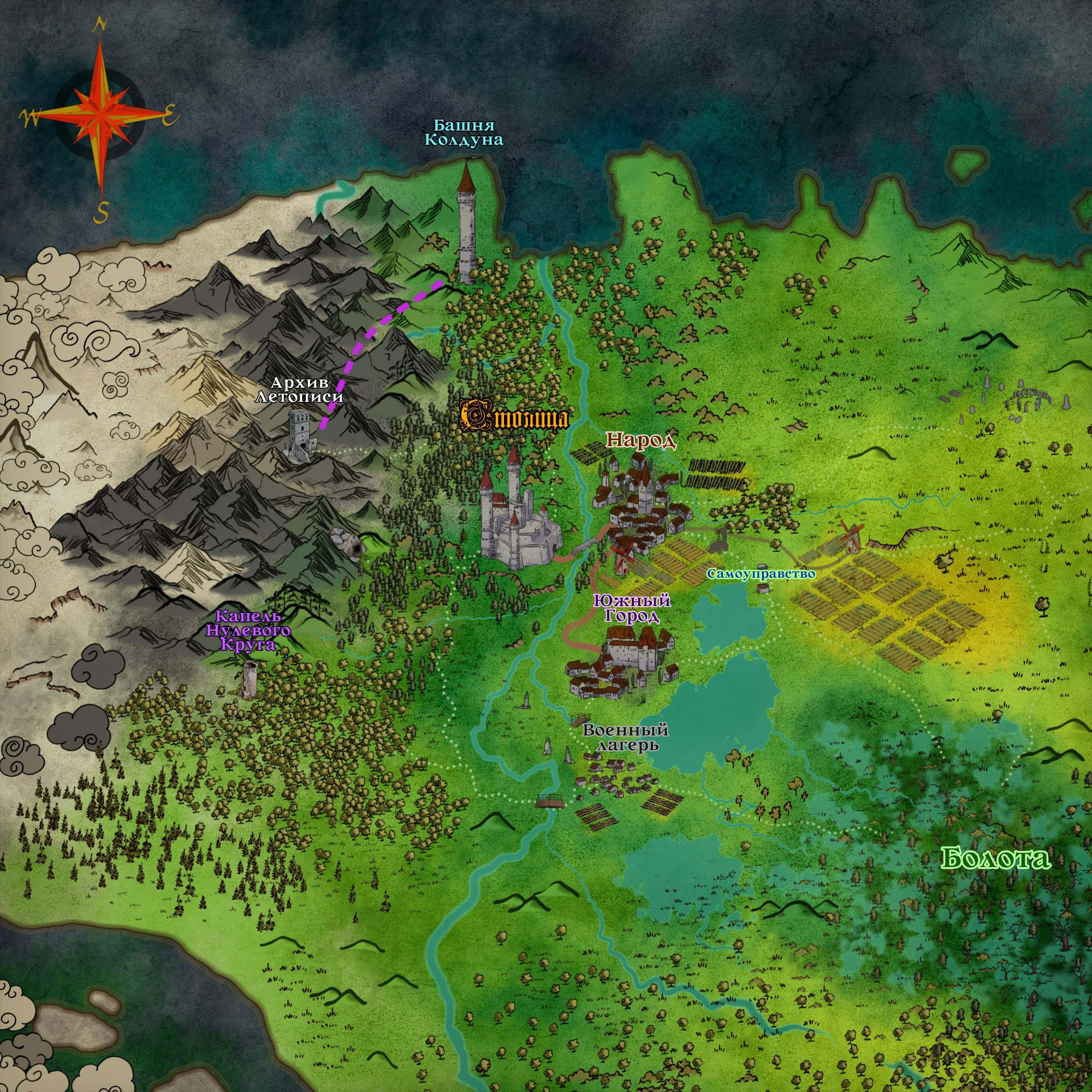
Task: Click the Болота region label
Action: 995,858
